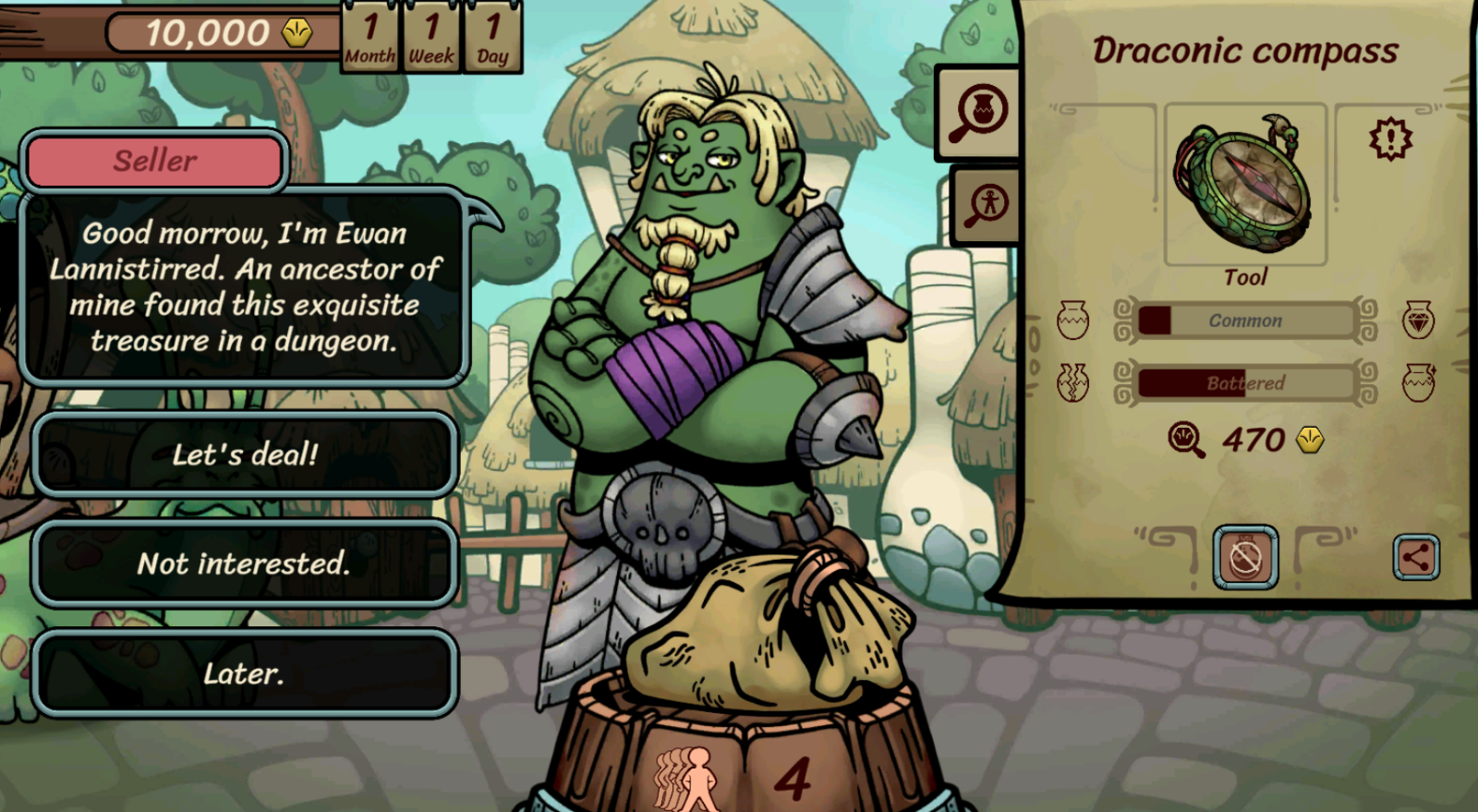Click the exclamation badge on the scroll

1390,139
